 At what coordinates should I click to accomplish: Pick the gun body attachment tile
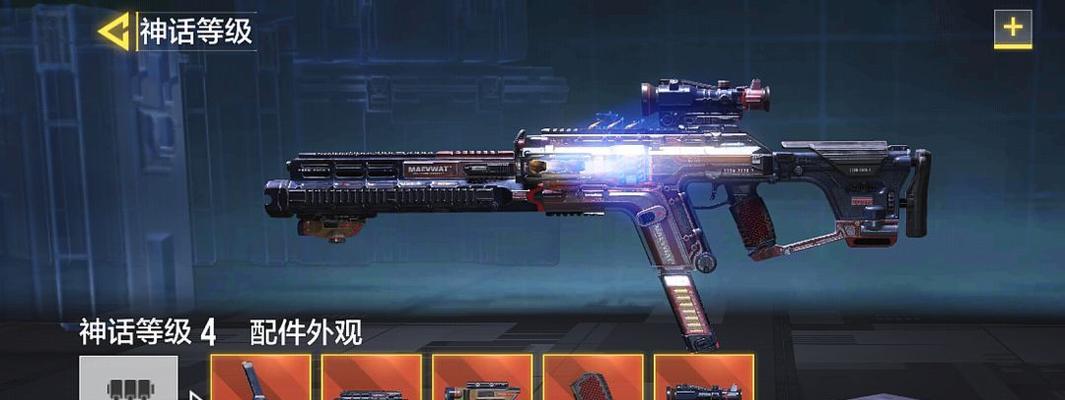click(482, 378)
